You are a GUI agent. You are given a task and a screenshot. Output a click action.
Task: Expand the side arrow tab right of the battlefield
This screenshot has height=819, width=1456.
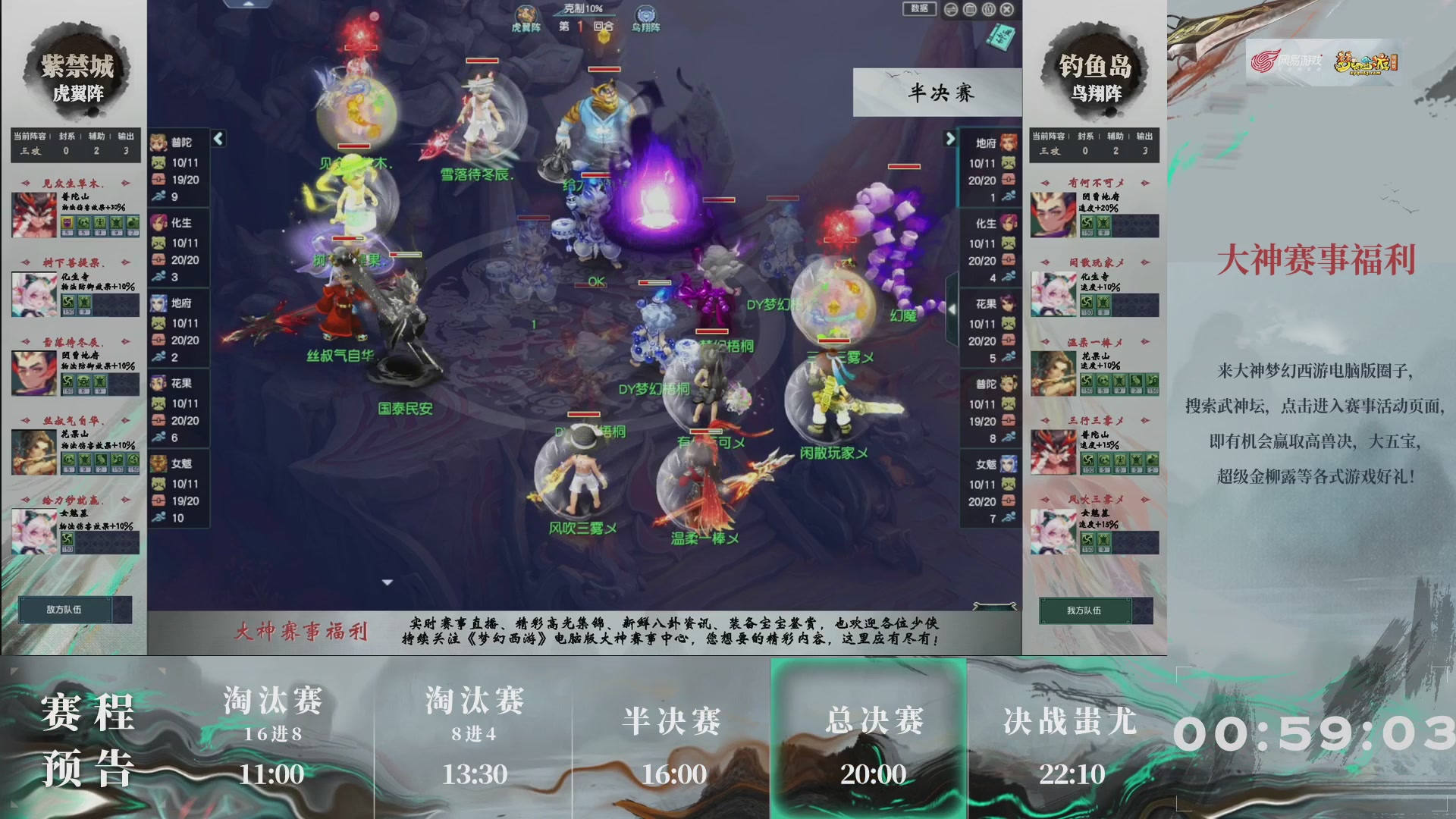953,309
